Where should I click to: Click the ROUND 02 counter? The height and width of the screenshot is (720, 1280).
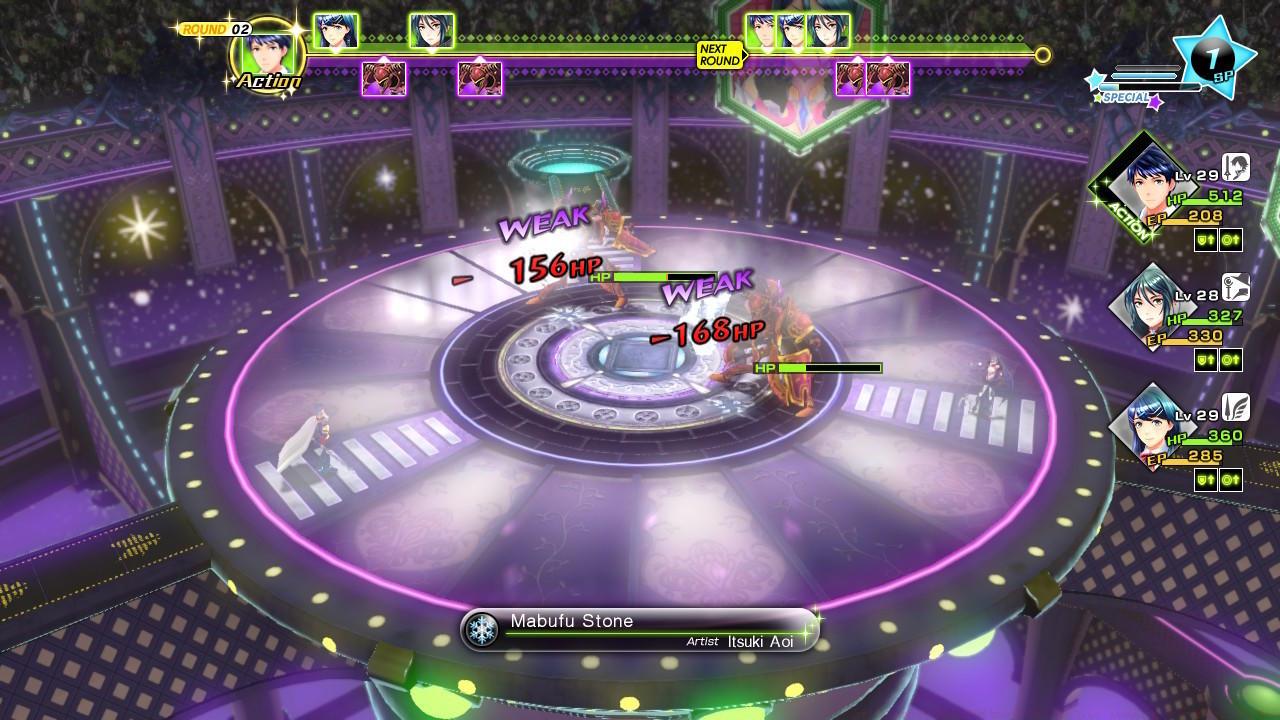218,27
